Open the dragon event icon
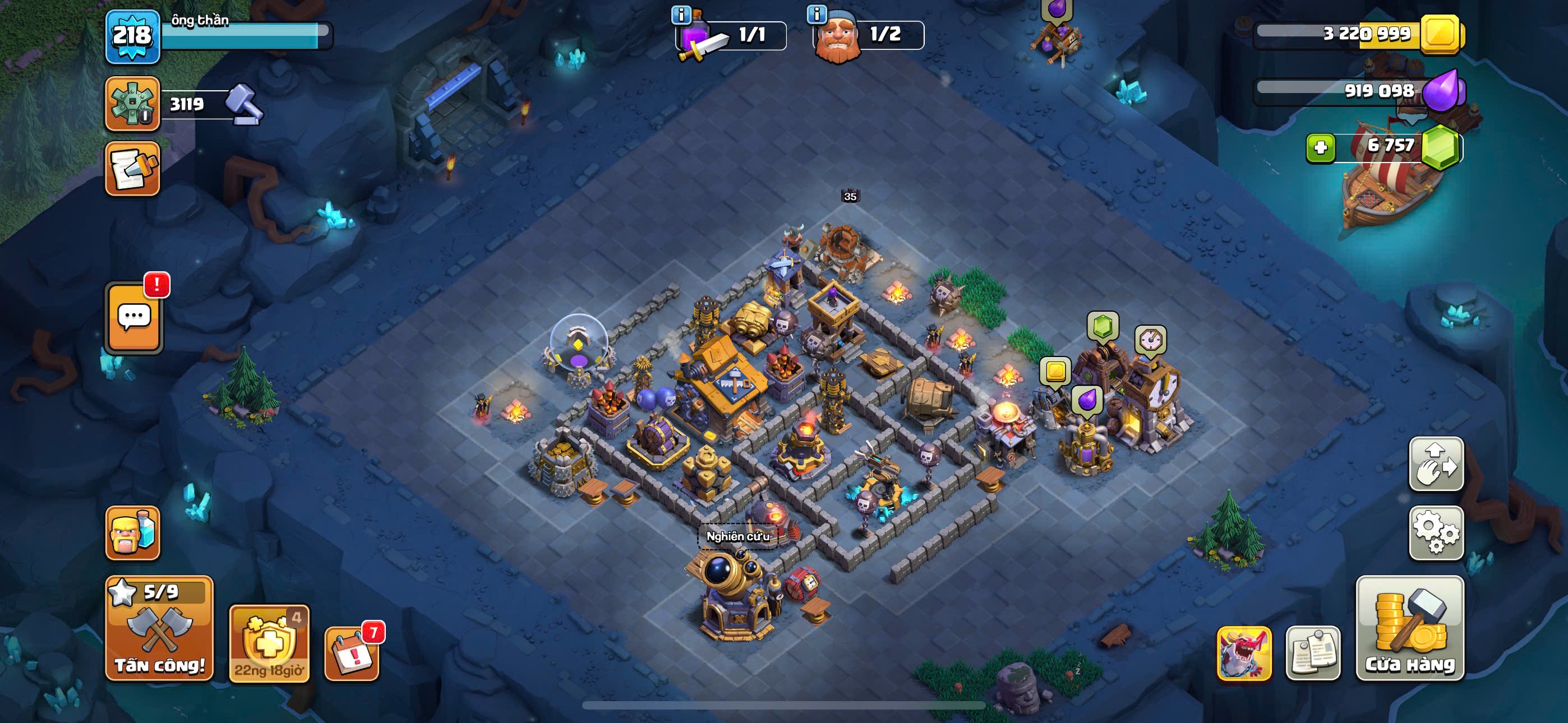Image resolution: width=1568 pixels, height=723 pixels. click(1244, 653)
